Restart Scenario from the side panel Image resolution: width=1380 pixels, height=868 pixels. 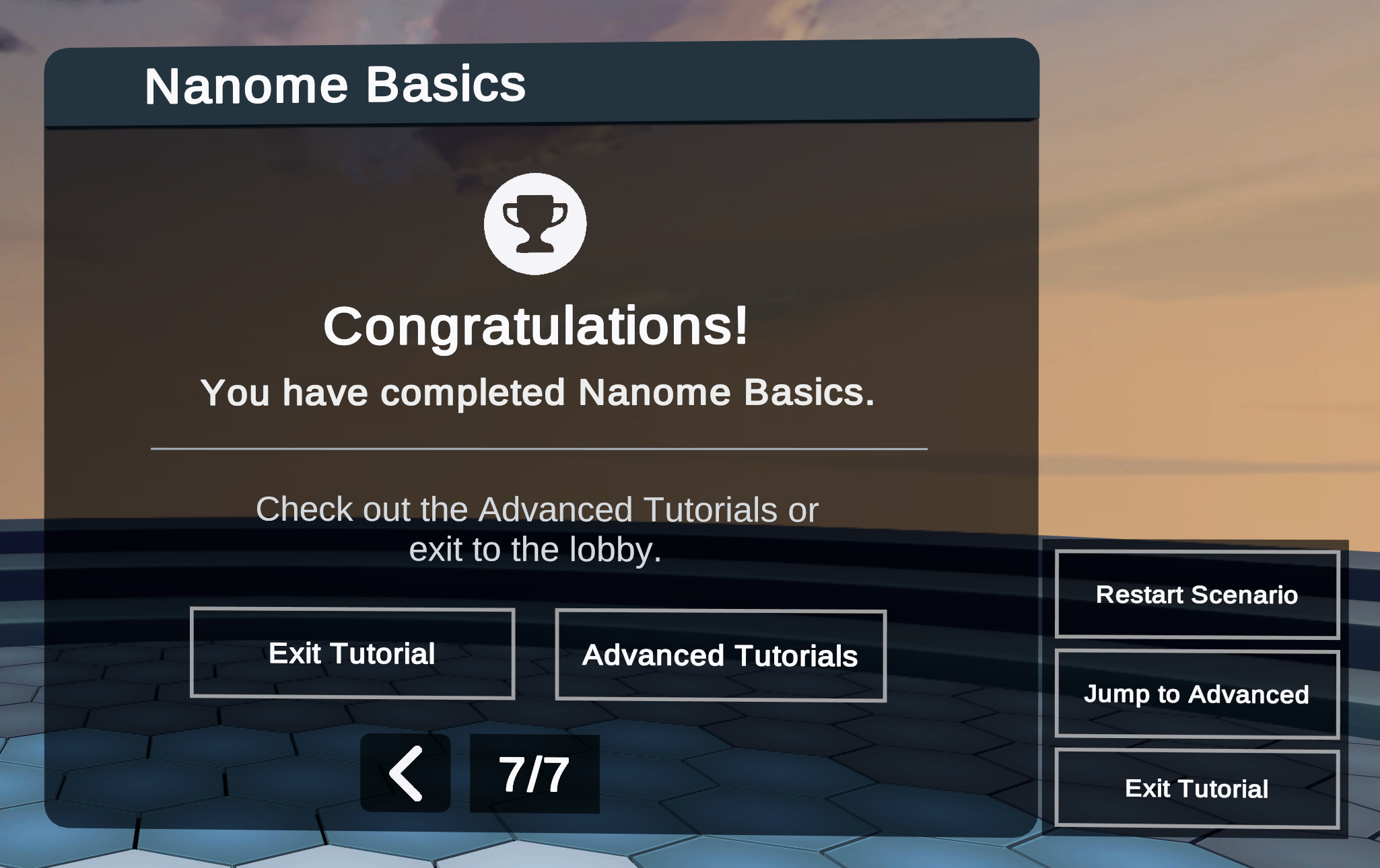[1196, 595]
